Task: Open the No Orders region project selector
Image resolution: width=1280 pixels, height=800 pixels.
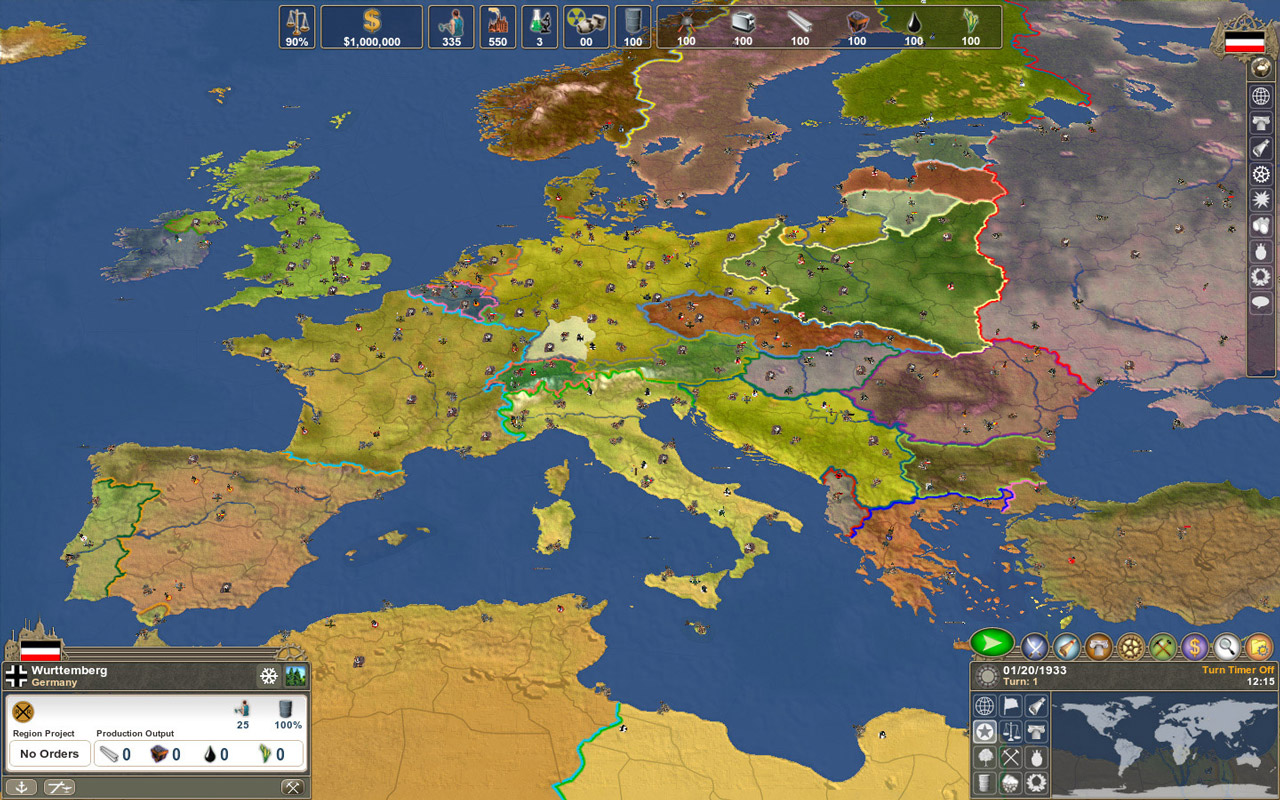Action: pyautogui.click(x=49, y=753)
